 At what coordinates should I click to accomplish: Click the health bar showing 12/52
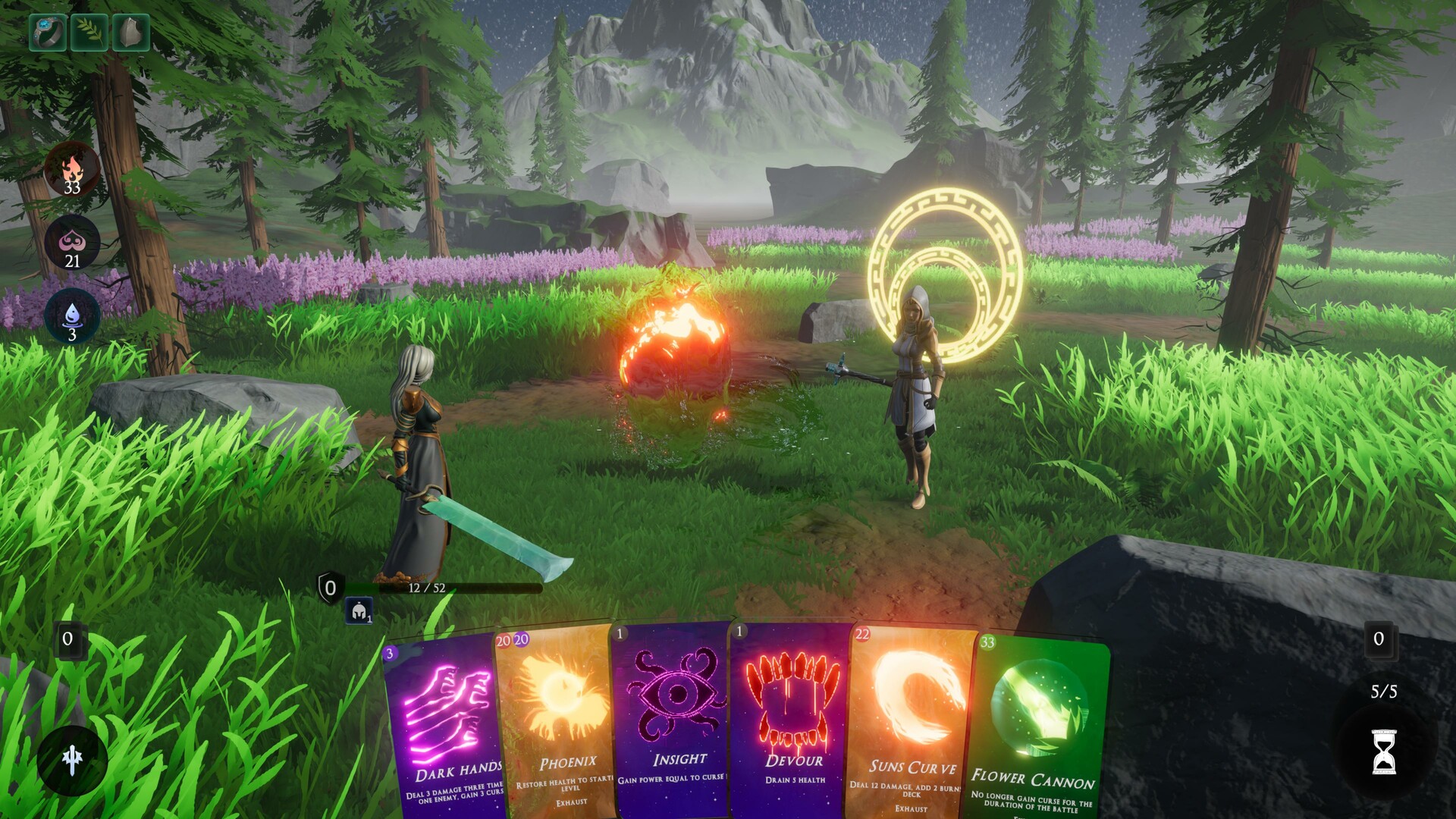428,588
